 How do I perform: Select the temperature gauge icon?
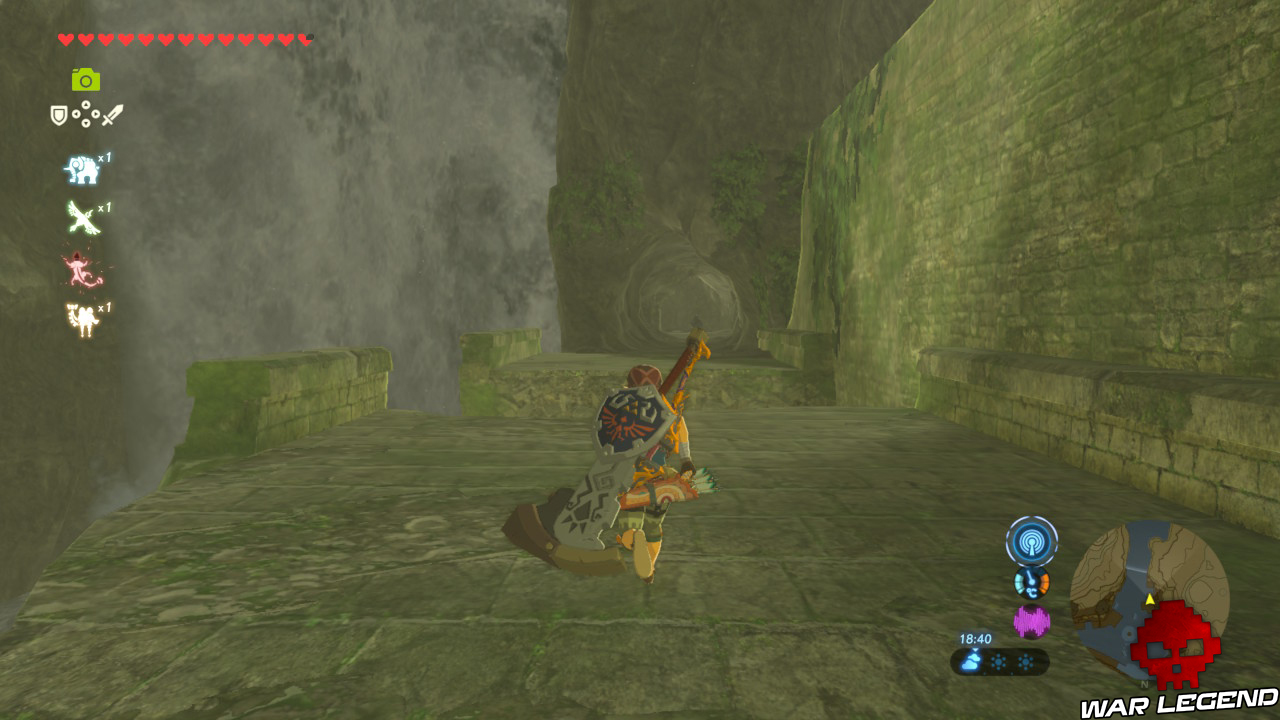coord(1031,583)
